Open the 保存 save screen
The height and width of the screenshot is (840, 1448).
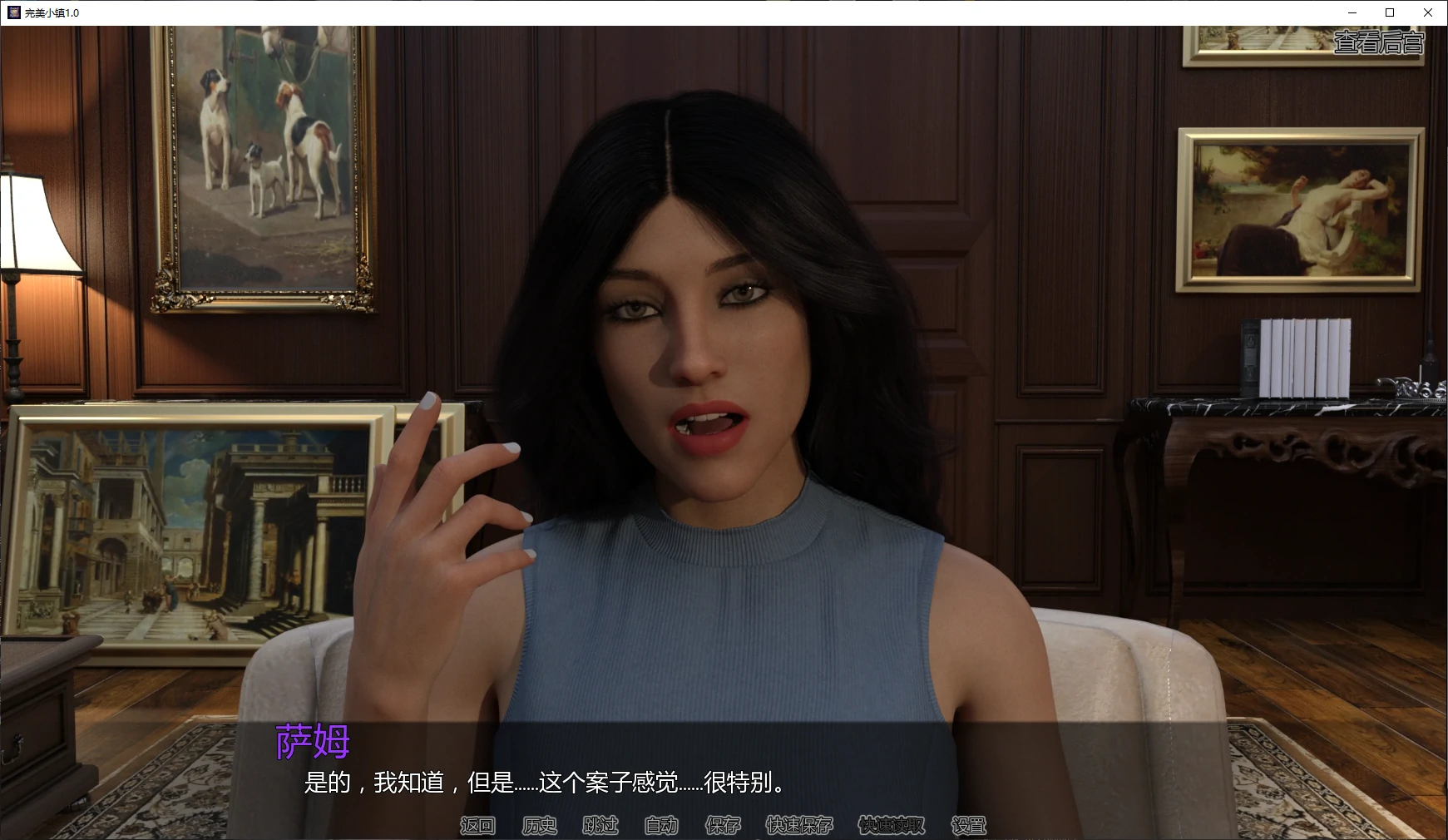point(723,824)
